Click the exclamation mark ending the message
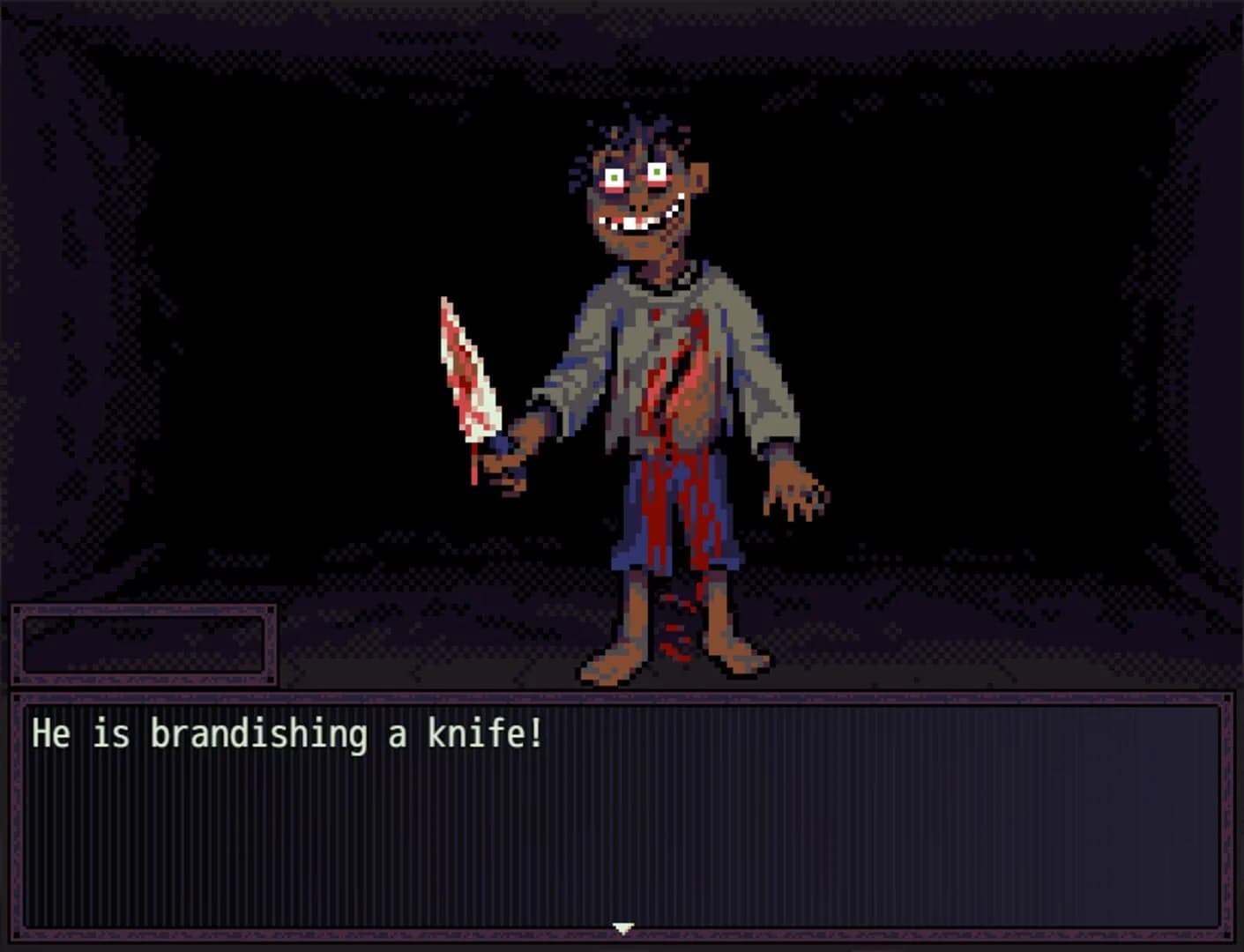Viewport: 1244px width, 952px height. coord(534,731)
